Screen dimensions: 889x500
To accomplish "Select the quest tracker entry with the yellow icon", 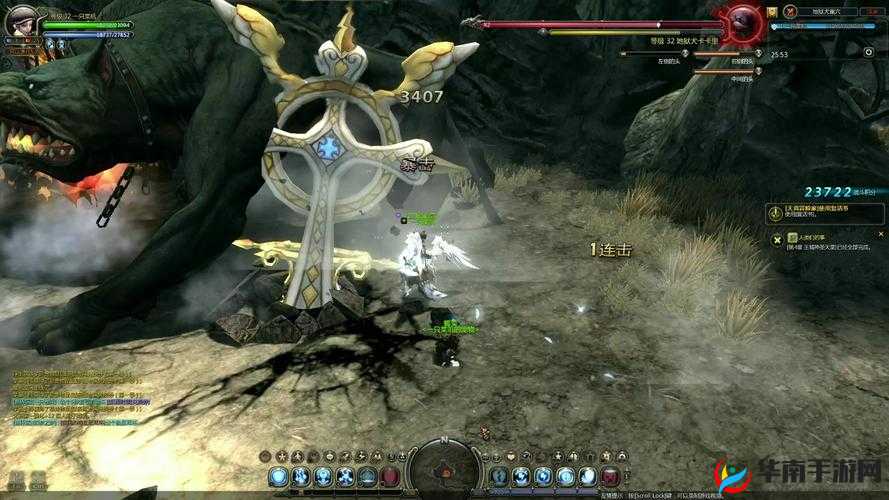I will pyautogui.click(x=827, y=212).
